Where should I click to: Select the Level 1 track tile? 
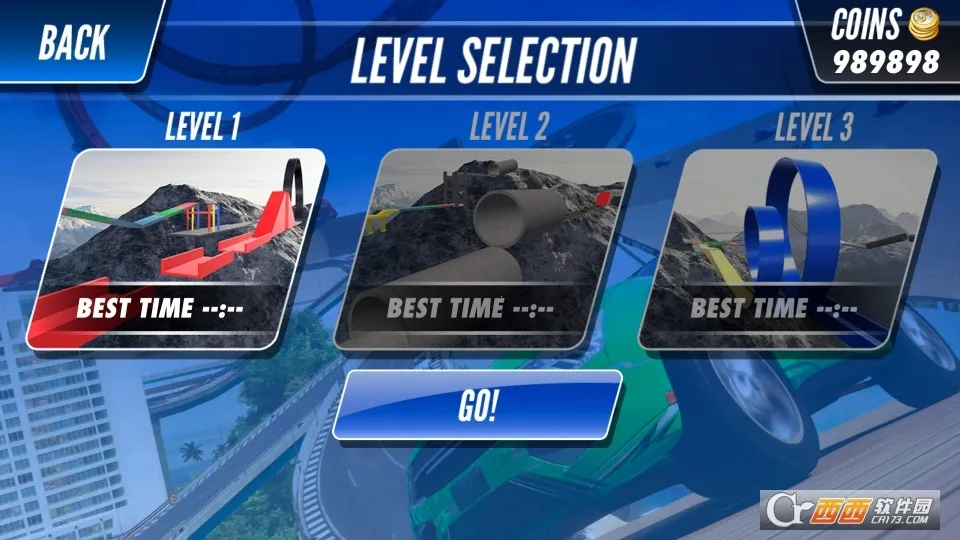(176, 249)
